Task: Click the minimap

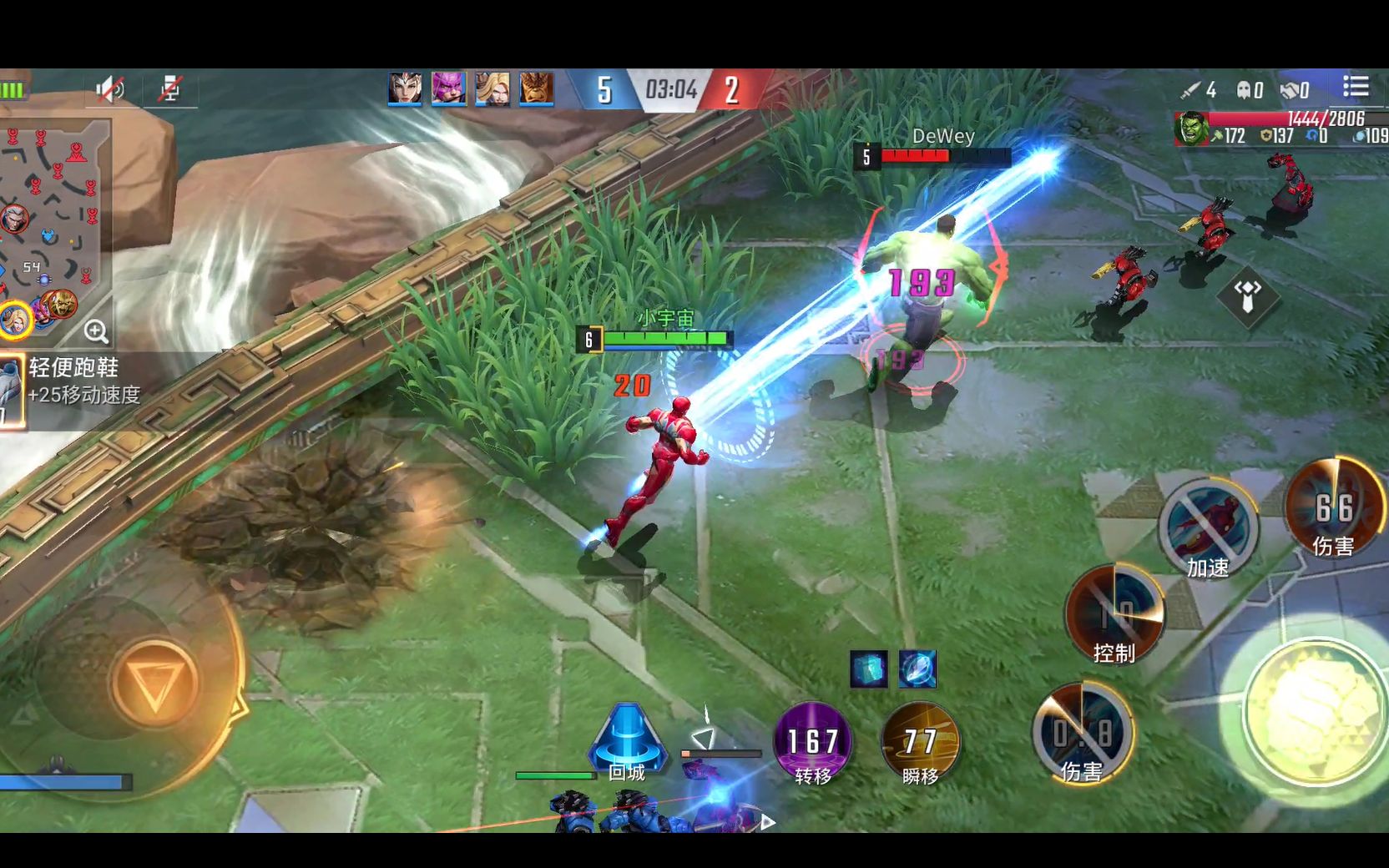Action: 50,225
